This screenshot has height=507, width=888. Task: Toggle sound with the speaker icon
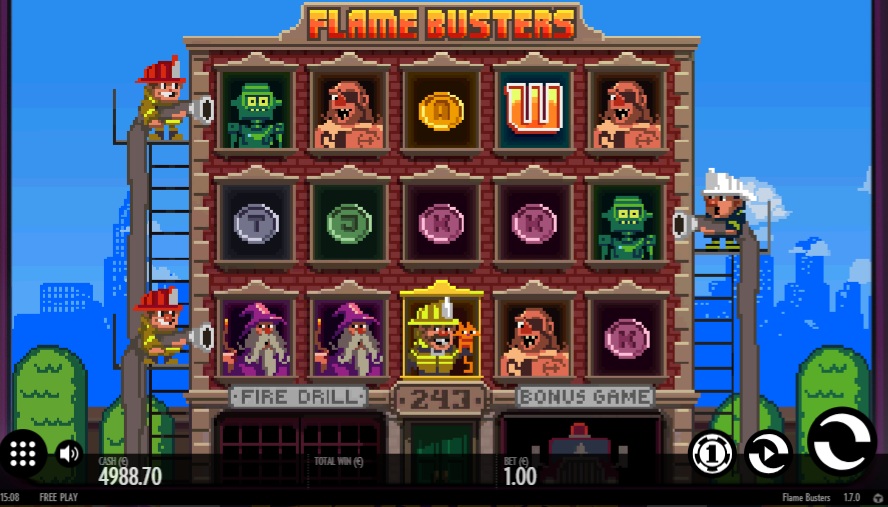[x=69, y=454]
